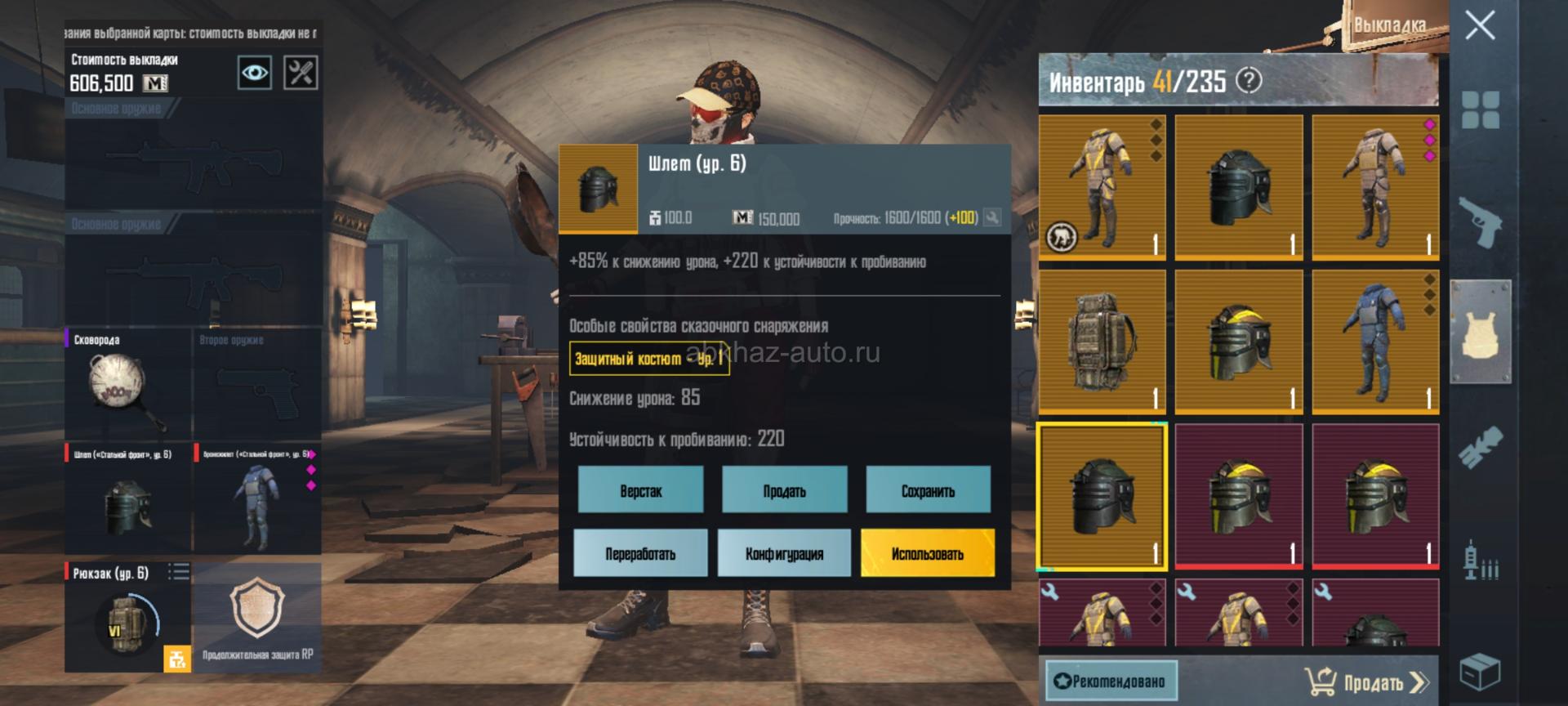Viewport: 1568px width, 706px height.
Task: Open the Конфигурация option
Action: tap(784, 553)
